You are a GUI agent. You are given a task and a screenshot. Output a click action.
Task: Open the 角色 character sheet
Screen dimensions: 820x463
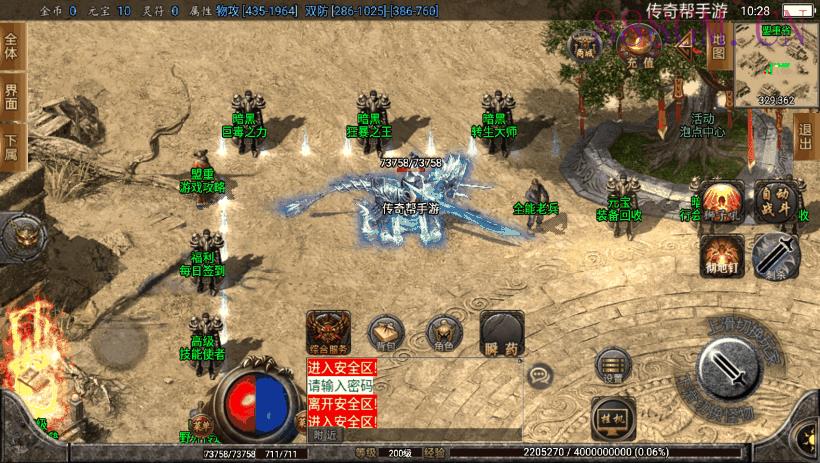(444, 333)
